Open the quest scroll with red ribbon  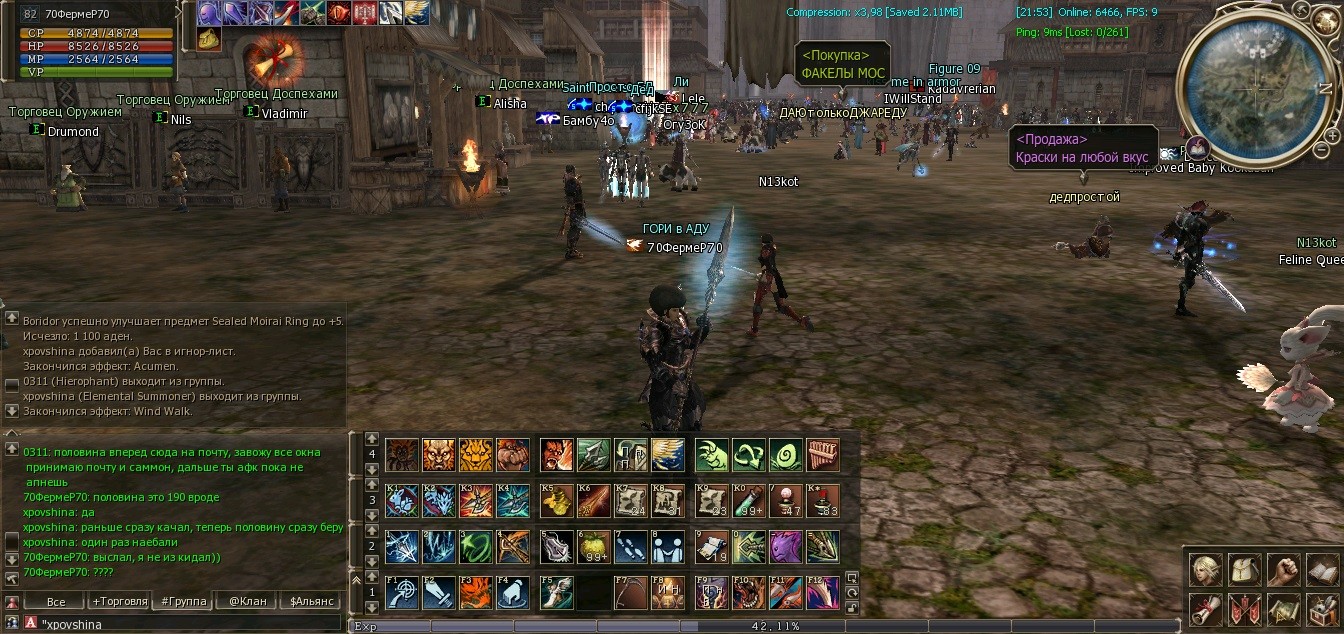pyautogui.click(x=1206, y=608)
